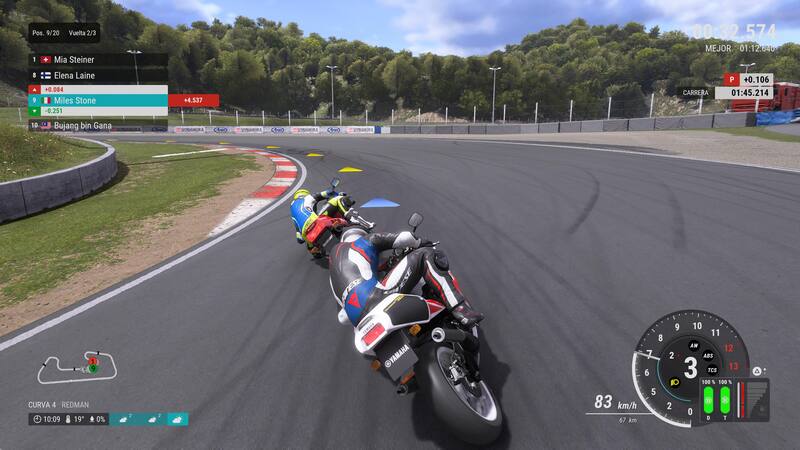Click the highlighted current weather forecast icon

(x=177, y=419)
